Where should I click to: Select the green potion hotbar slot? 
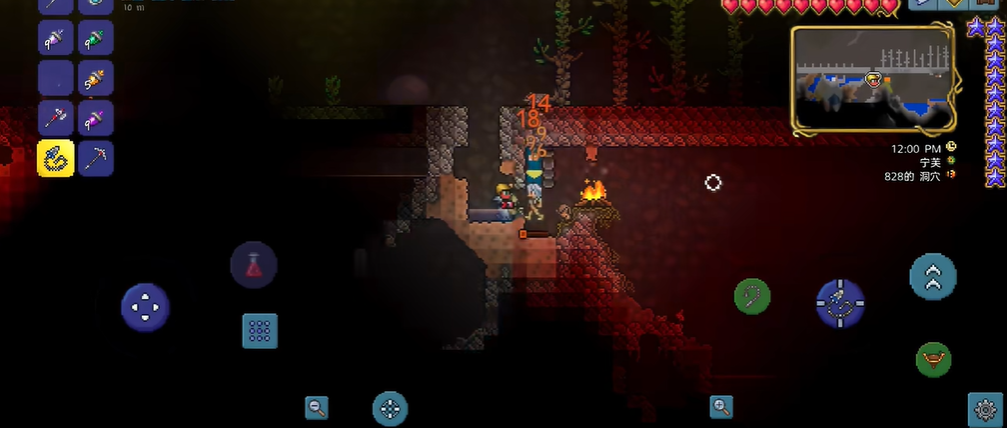96,38
